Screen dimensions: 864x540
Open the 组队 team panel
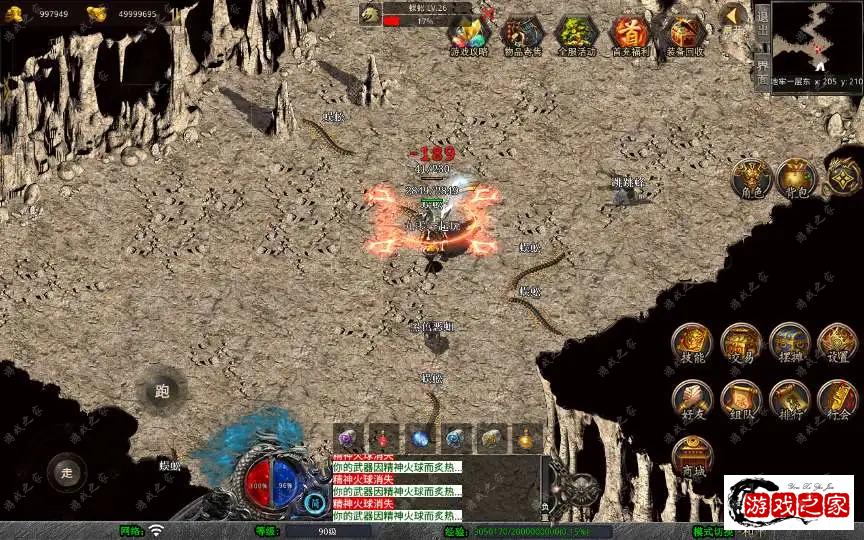pyautogui.click(x=741, y=399)
